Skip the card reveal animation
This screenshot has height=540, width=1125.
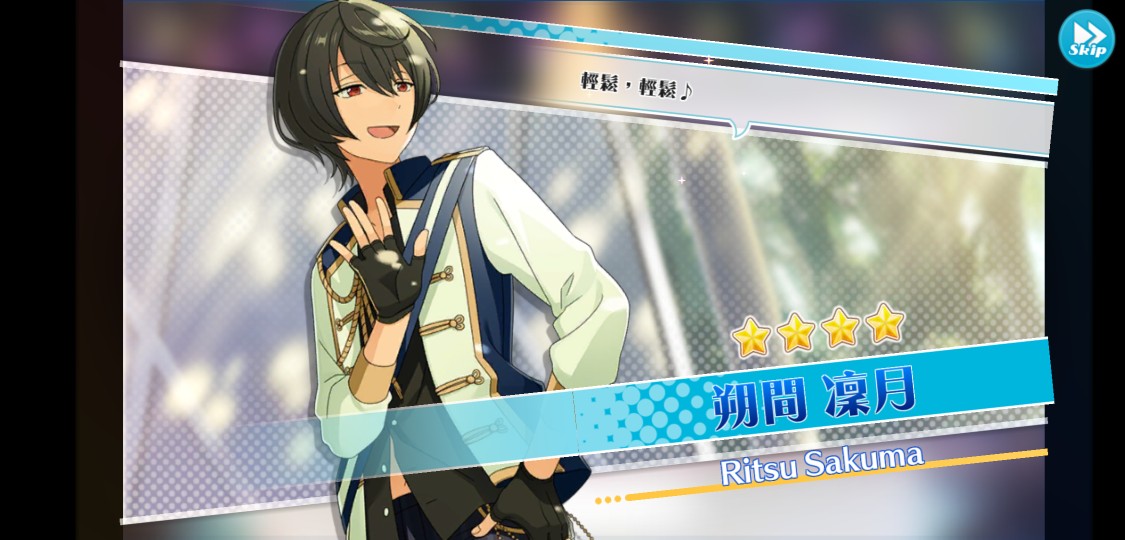[x=1086, y=39]
